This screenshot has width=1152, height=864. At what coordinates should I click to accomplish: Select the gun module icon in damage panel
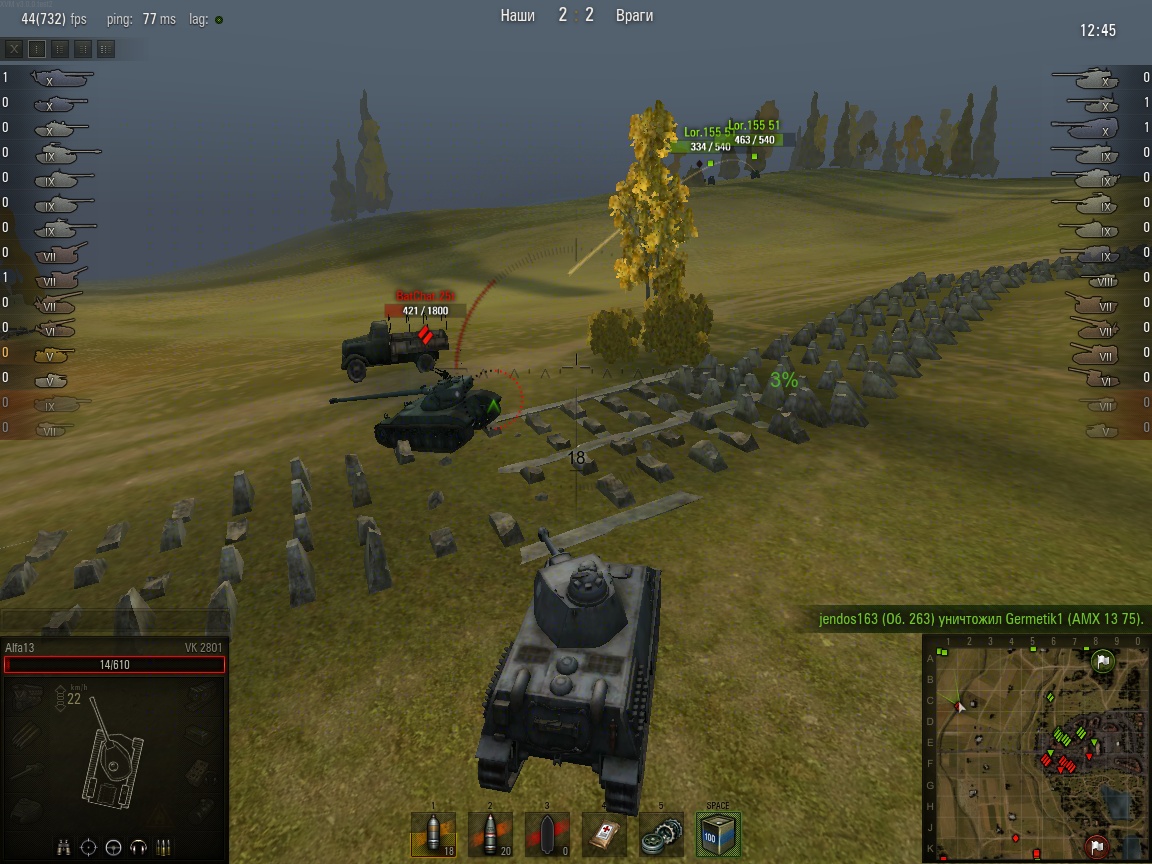(x=28, y=770)
